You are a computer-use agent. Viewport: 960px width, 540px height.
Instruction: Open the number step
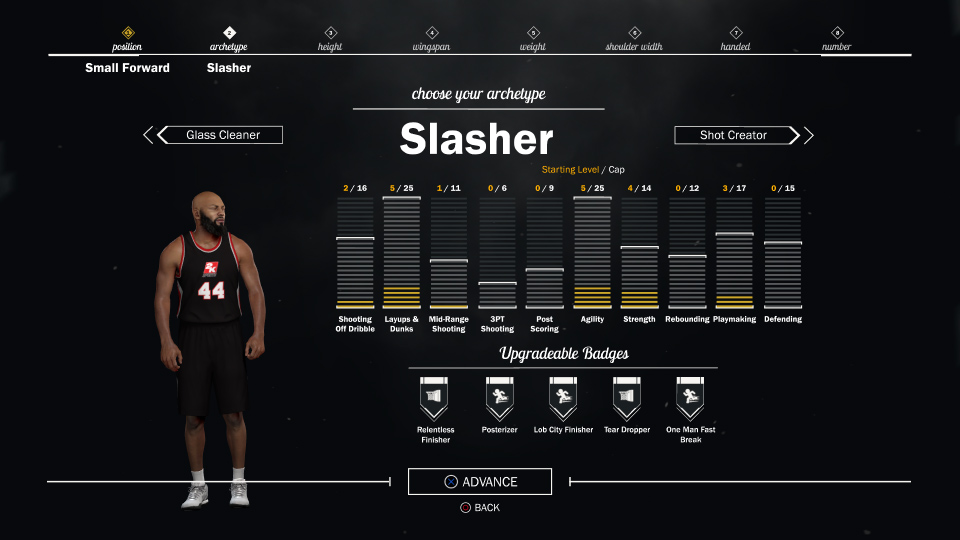pos(837,40)
